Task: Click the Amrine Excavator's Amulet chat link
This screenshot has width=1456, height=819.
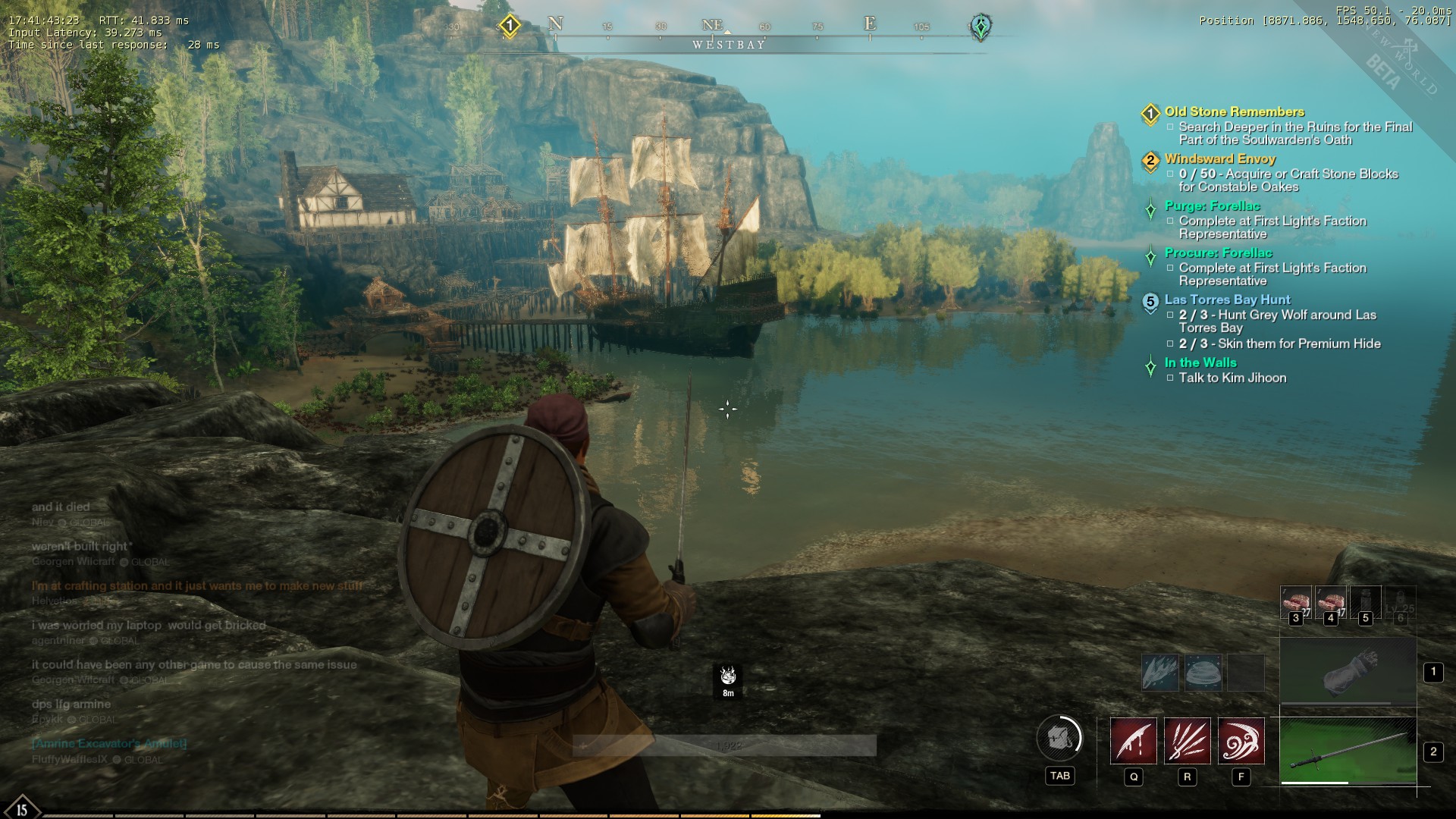Action: (x=109, y=744)
